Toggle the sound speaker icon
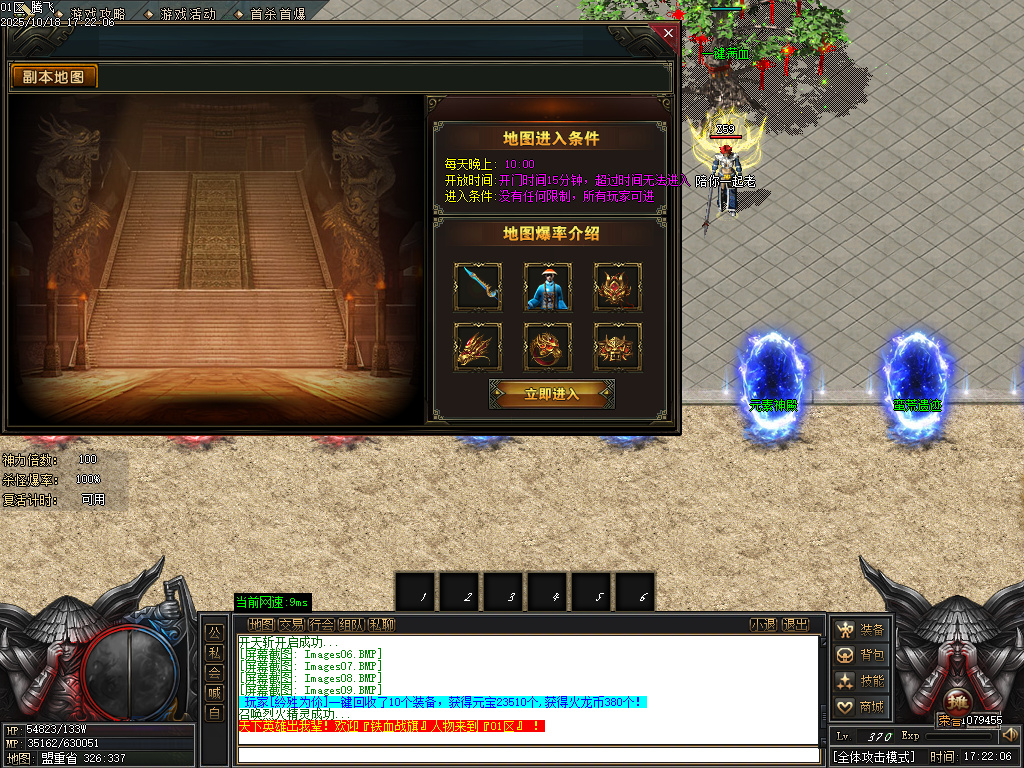The height and width of the screenshot is (768, 1024). click(1010, 735)
